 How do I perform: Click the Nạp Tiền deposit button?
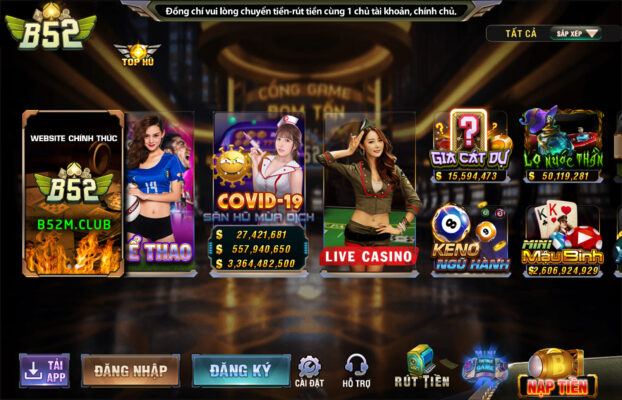(x=557, y=372)
